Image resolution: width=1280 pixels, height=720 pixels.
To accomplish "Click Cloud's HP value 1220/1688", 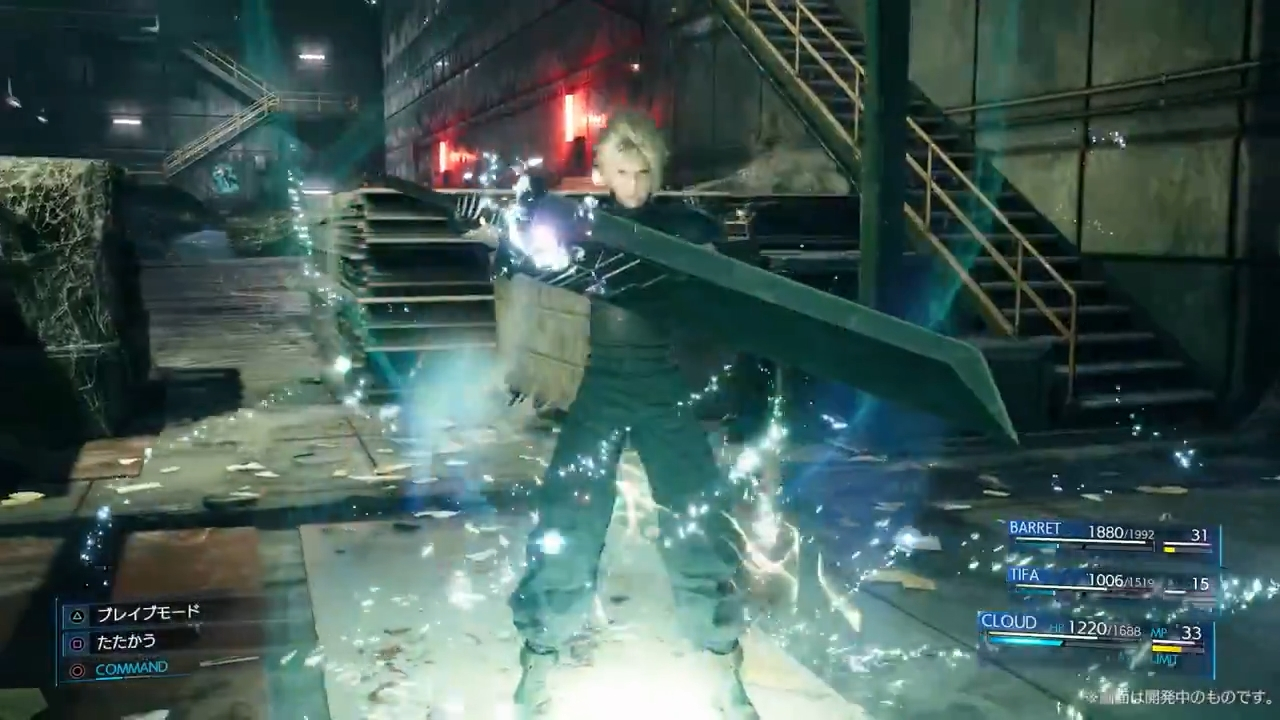I will click(x=1104, y=630).
